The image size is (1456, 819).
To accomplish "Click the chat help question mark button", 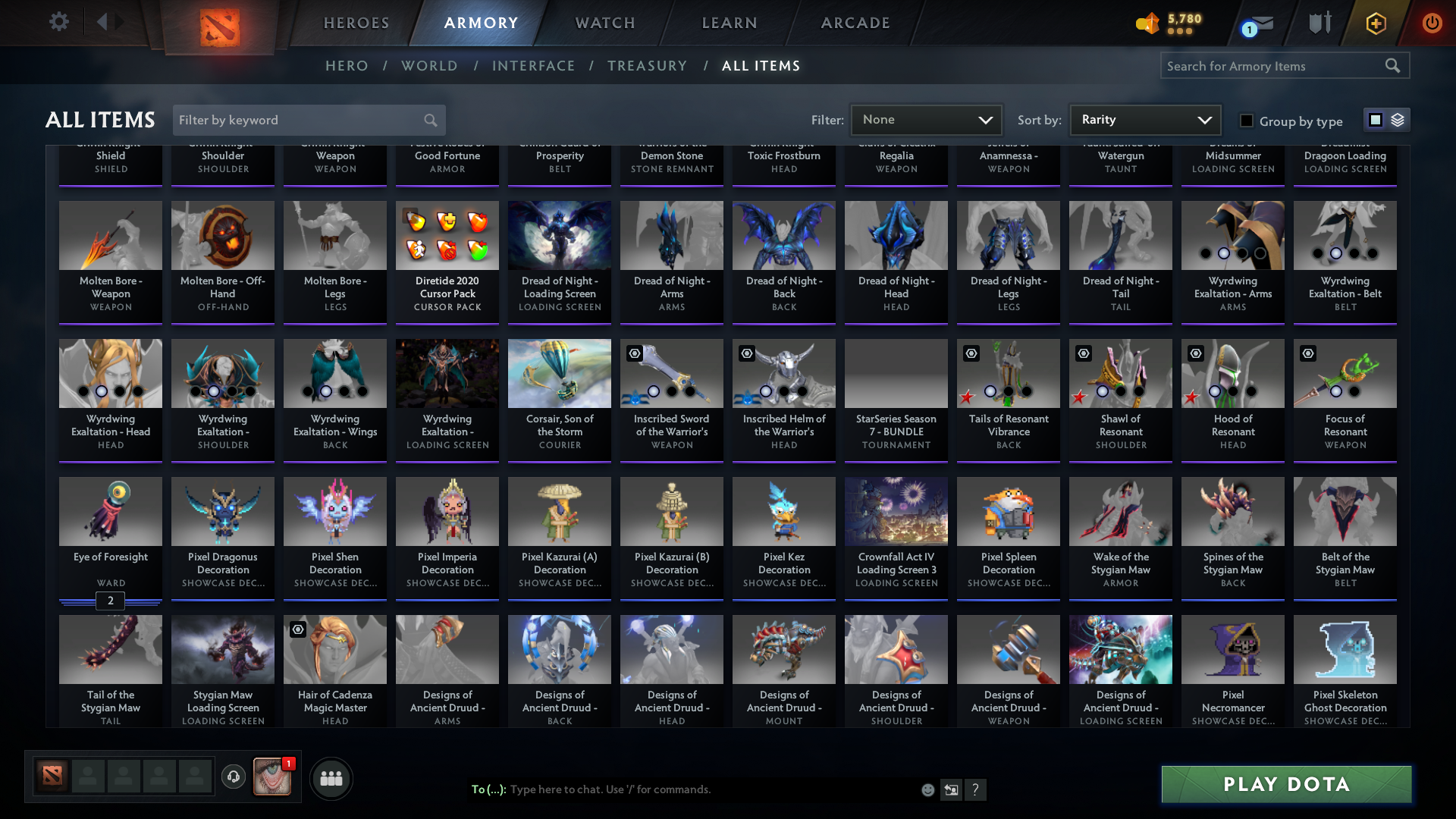I will pyautogui.click(x=976, y=789).
